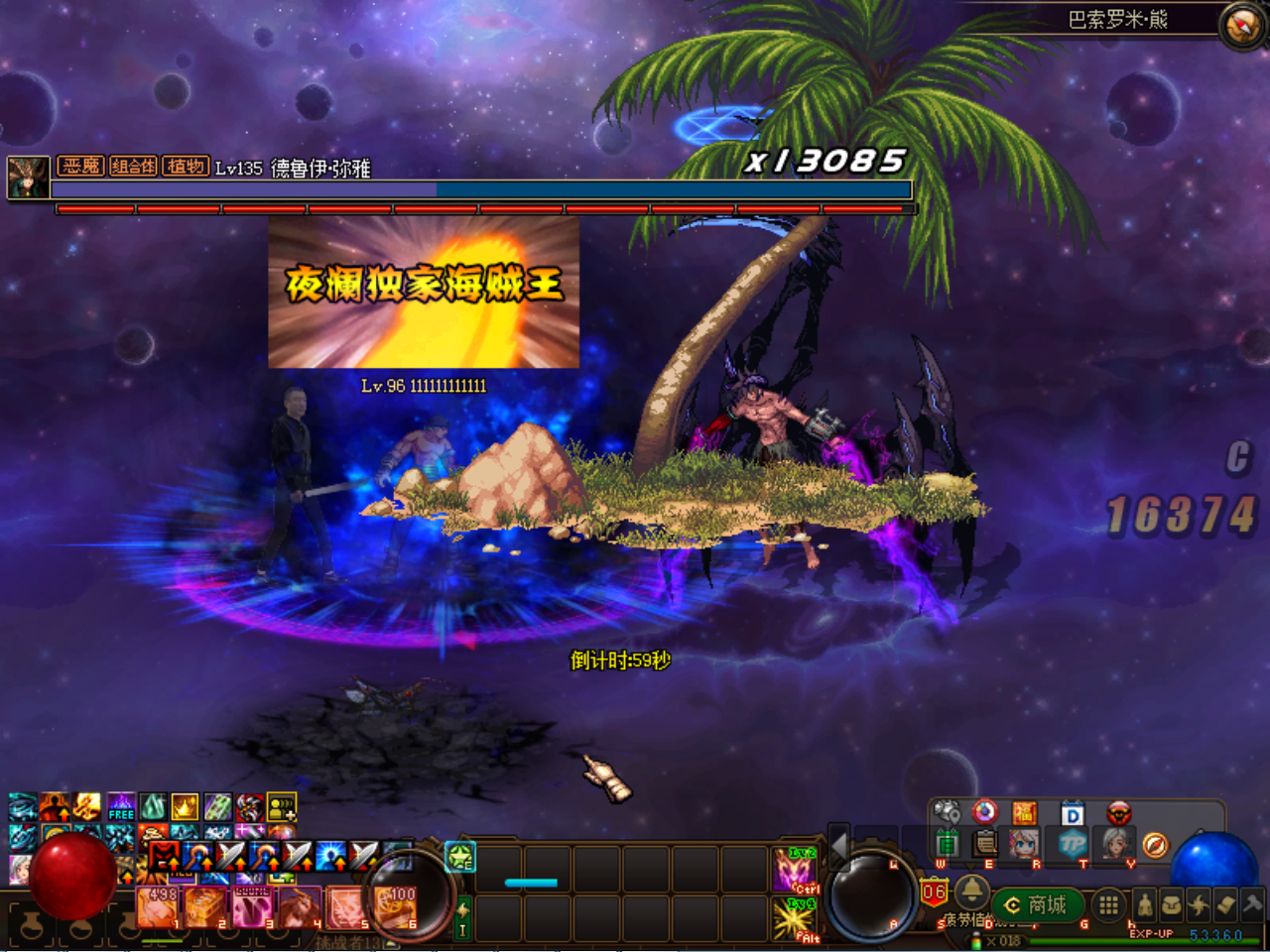This screenshot has height=952, width=1270.
Task: Open the inventory satchel icon on bottom bar
Action: tap(1171, 903)
